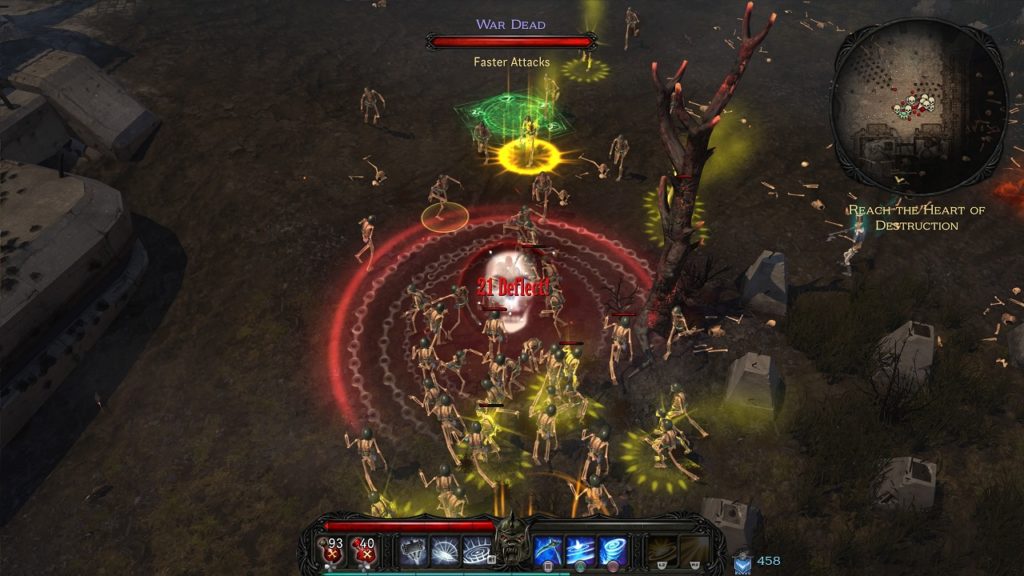Viewport: 1024px width, 576px height.
Task: Activate the hammer smash skill
Action: click(x=414, y=549)
